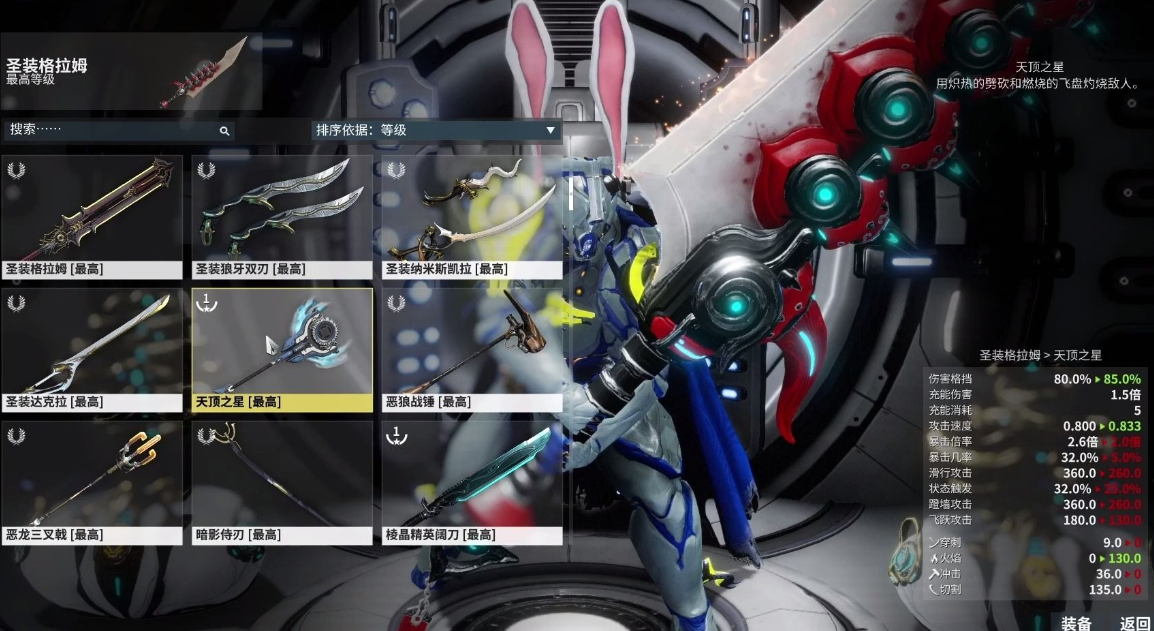Select the 恶龙三叉戟 weapon tile

click(91, 482)
